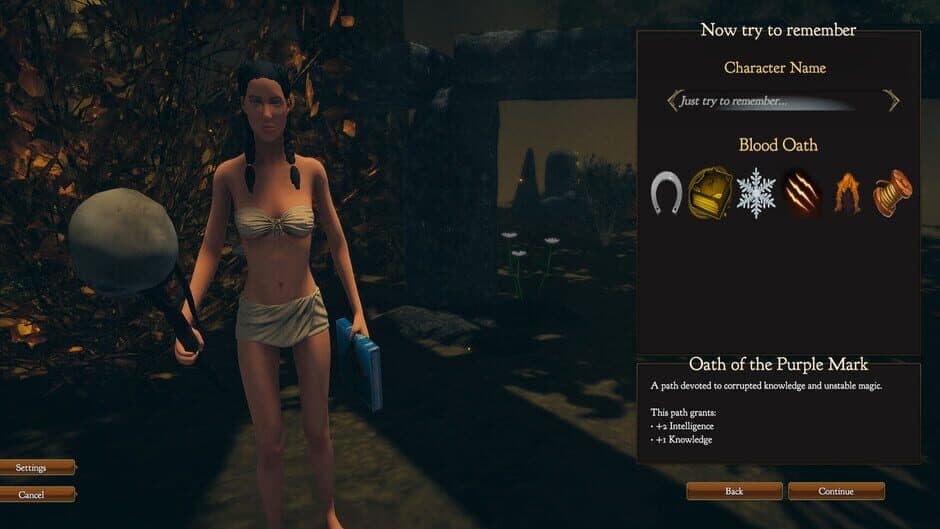Choose the golden book blood oath
The height and width of the screenshot is (529, 940).
coord(710,192)
